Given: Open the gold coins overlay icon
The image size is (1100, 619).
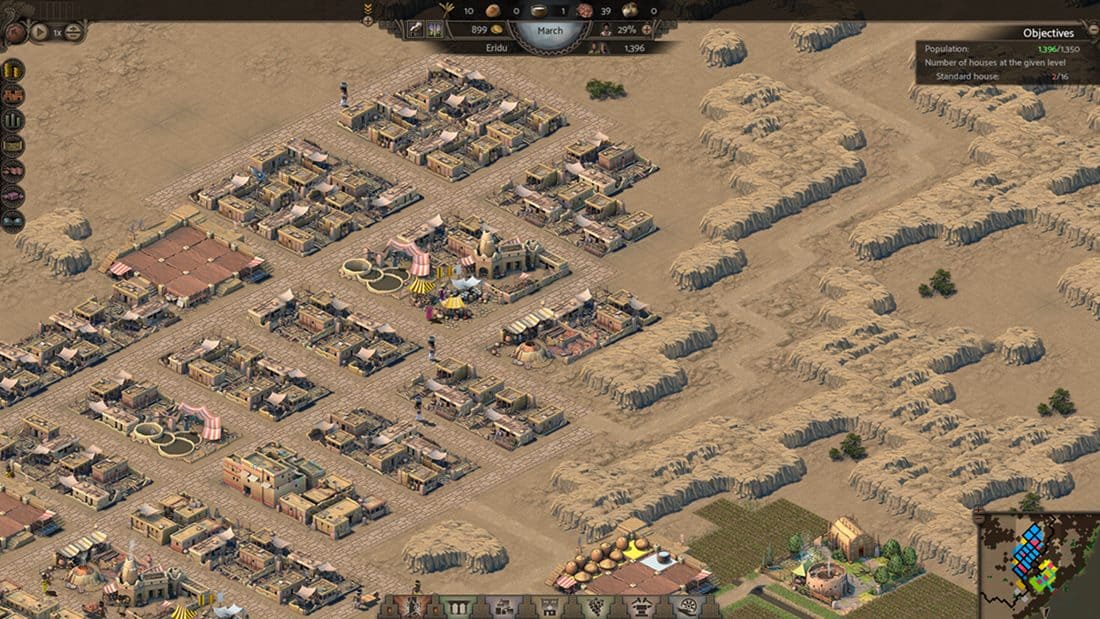Looking at the screenshot, I should (x=13, y=71).
